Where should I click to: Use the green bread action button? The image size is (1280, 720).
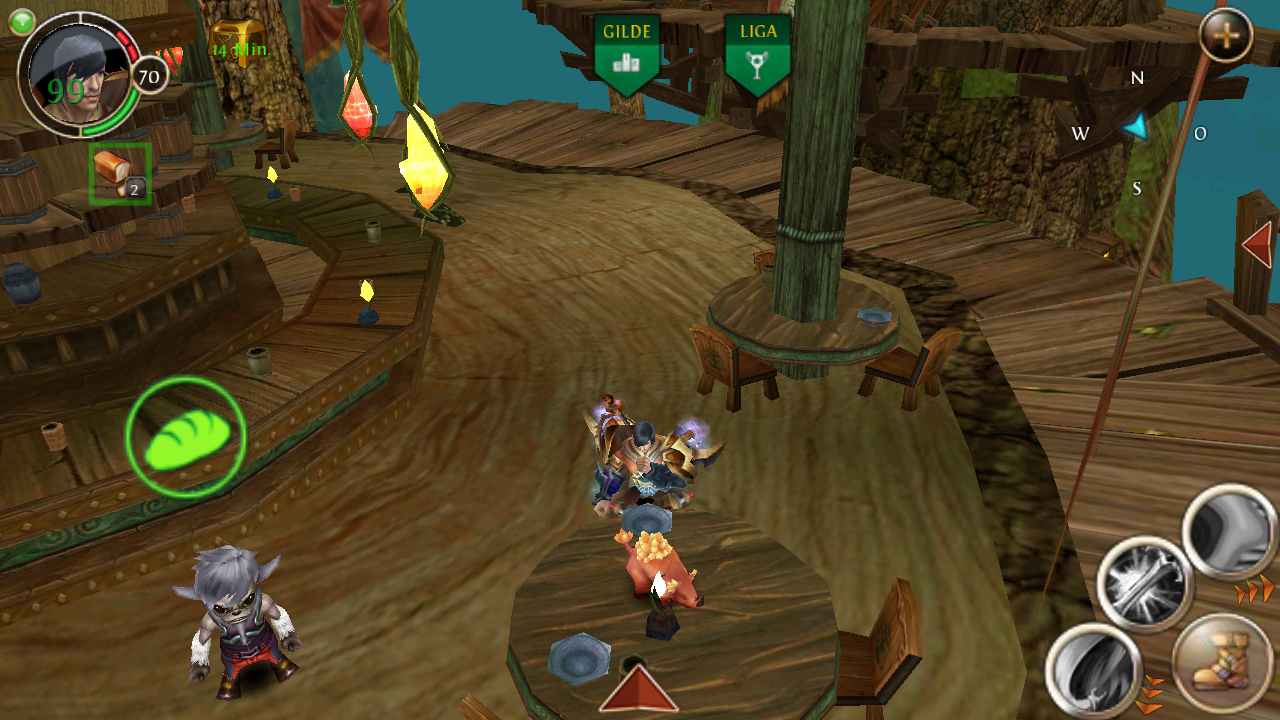[x=186, y=437]
